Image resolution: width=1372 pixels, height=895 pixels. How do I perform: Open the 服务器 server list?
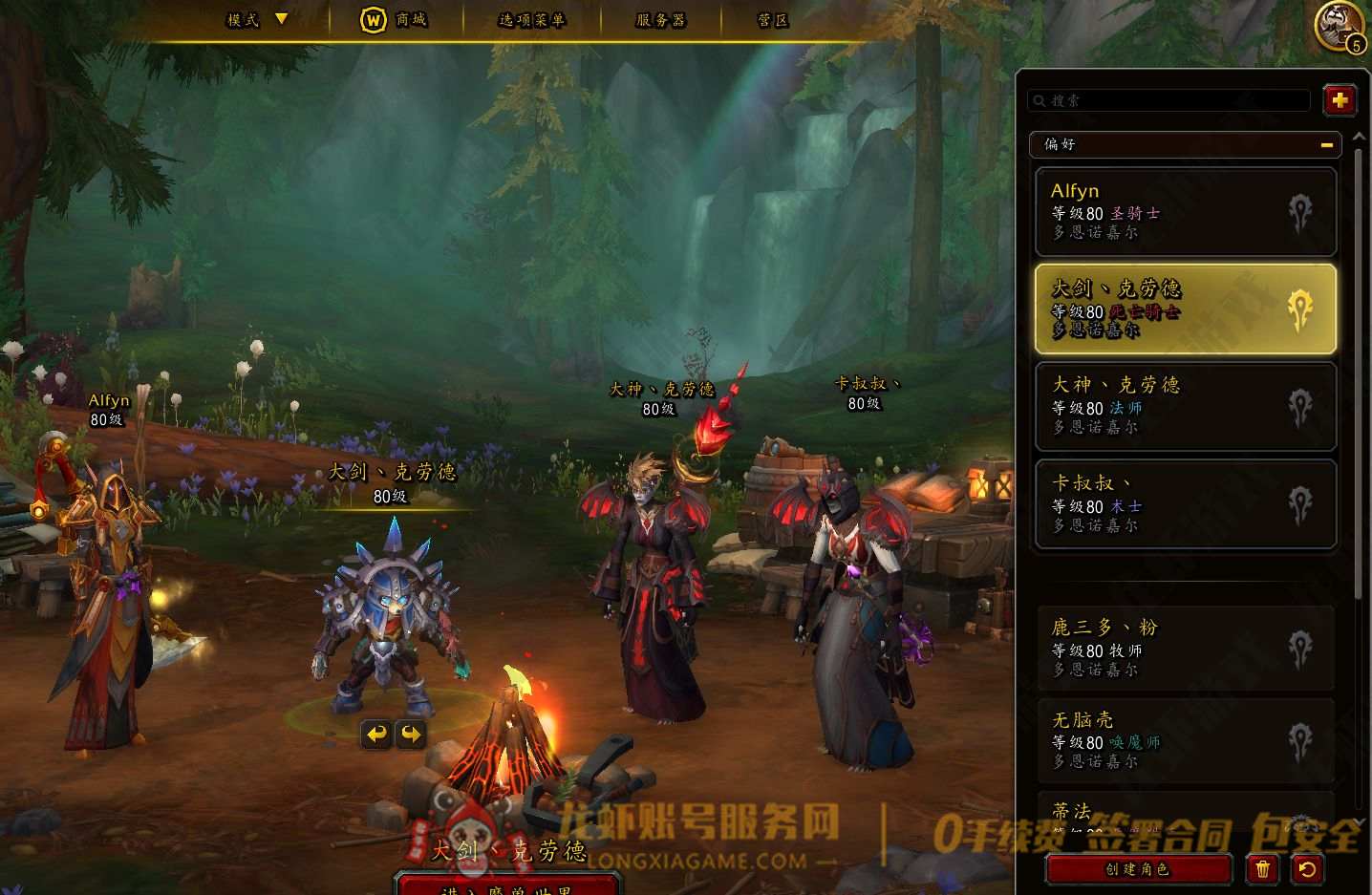(660, 19)
